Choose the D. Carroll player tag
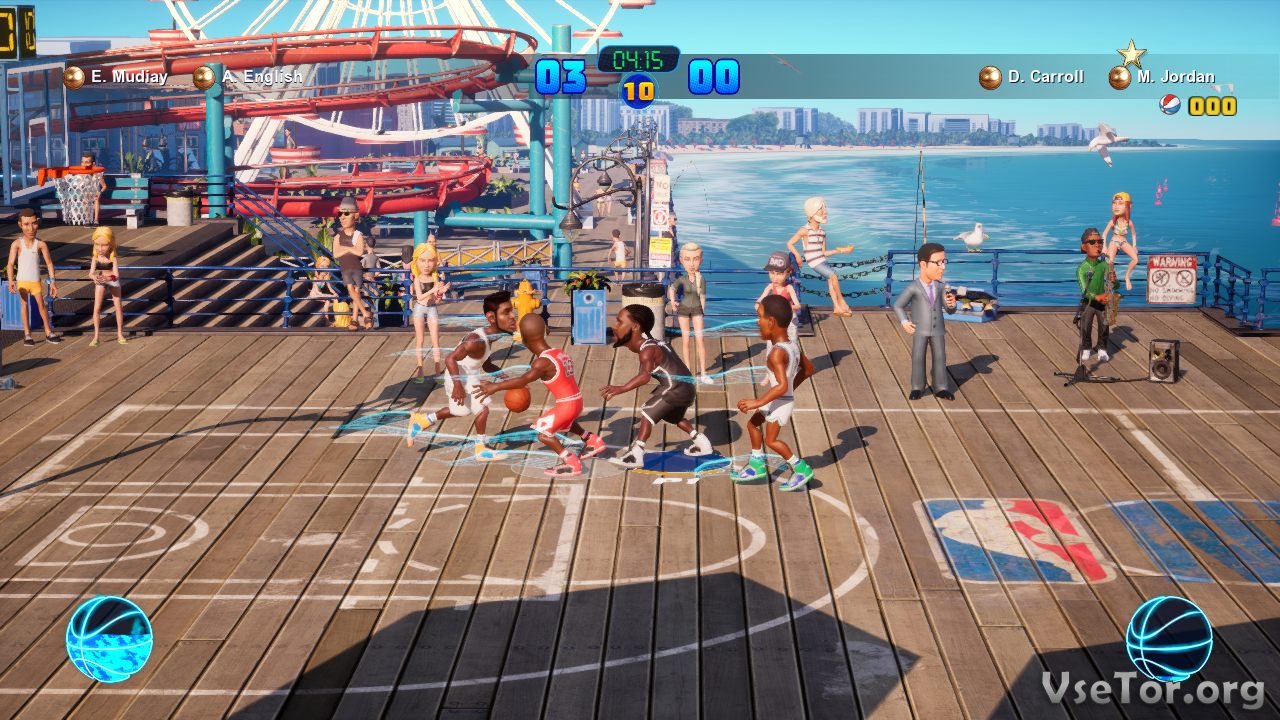 1032,77
